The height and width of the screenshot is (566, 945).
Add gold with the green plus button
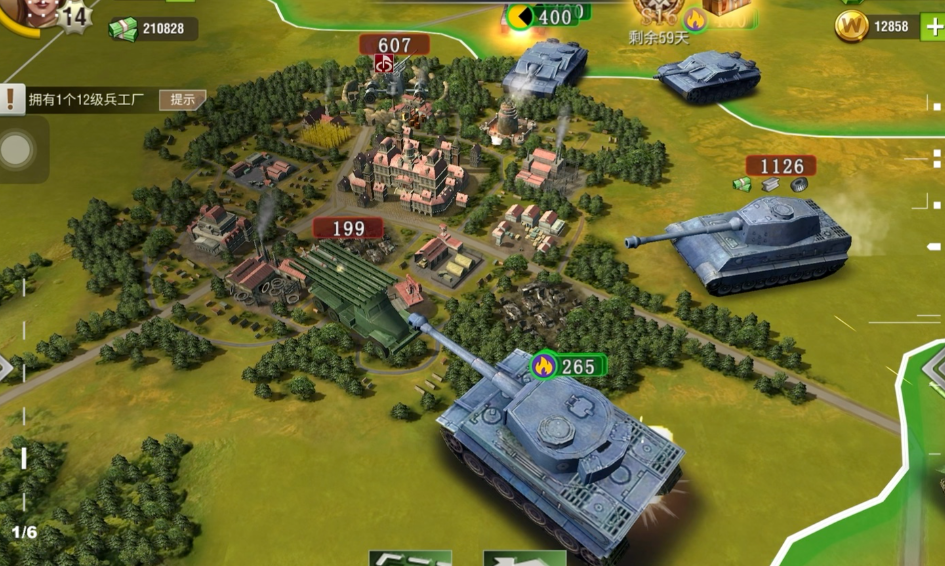point(932,26)
